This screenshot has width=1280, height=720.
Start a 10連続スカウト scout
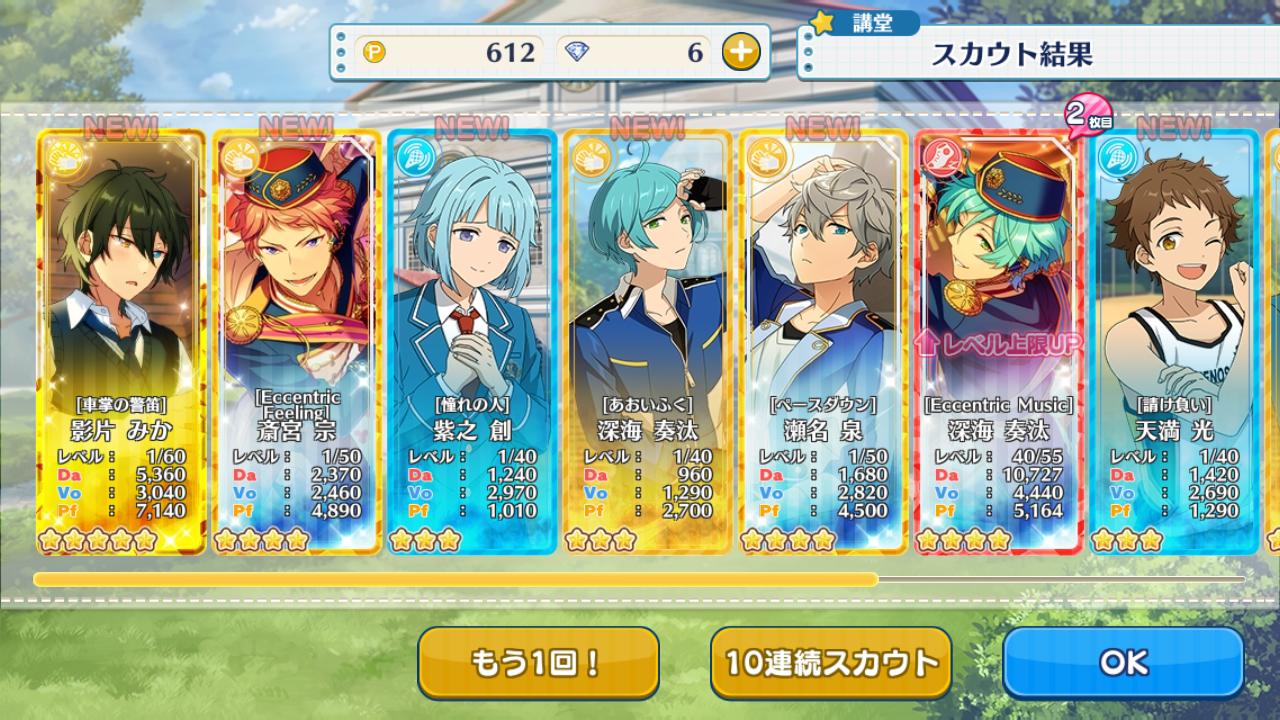[830, 662]
